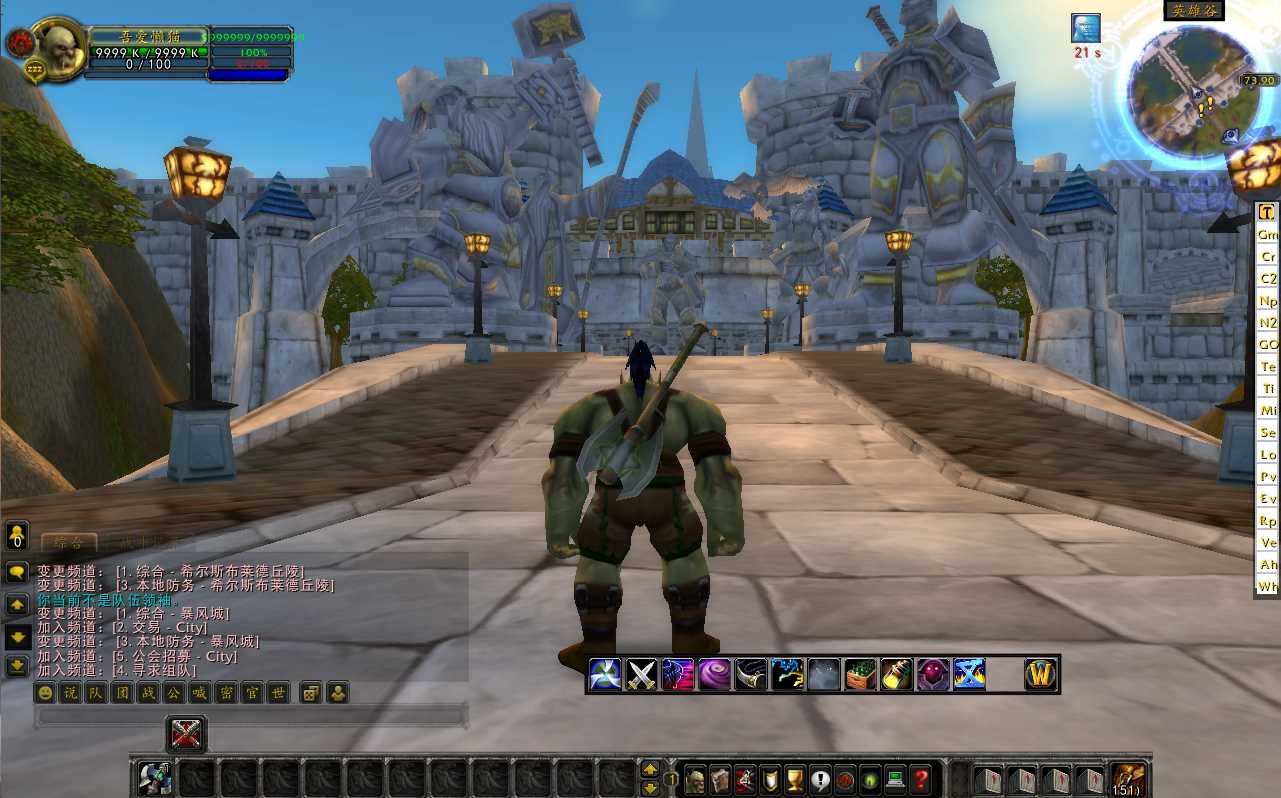Roll with the dice button

click(311, 692)
